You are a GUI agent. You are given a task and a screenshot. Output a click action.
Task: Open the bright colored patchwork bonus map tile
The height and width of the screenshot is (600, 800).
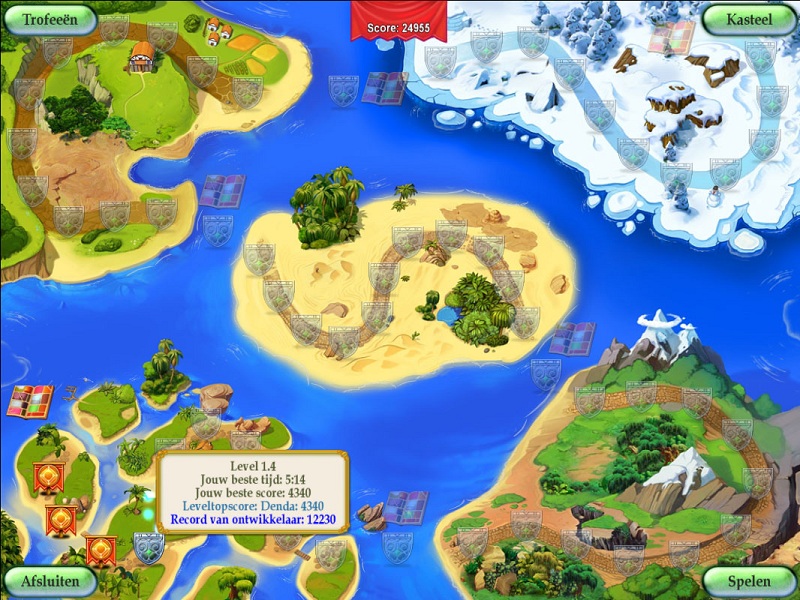tap(30, 400)
